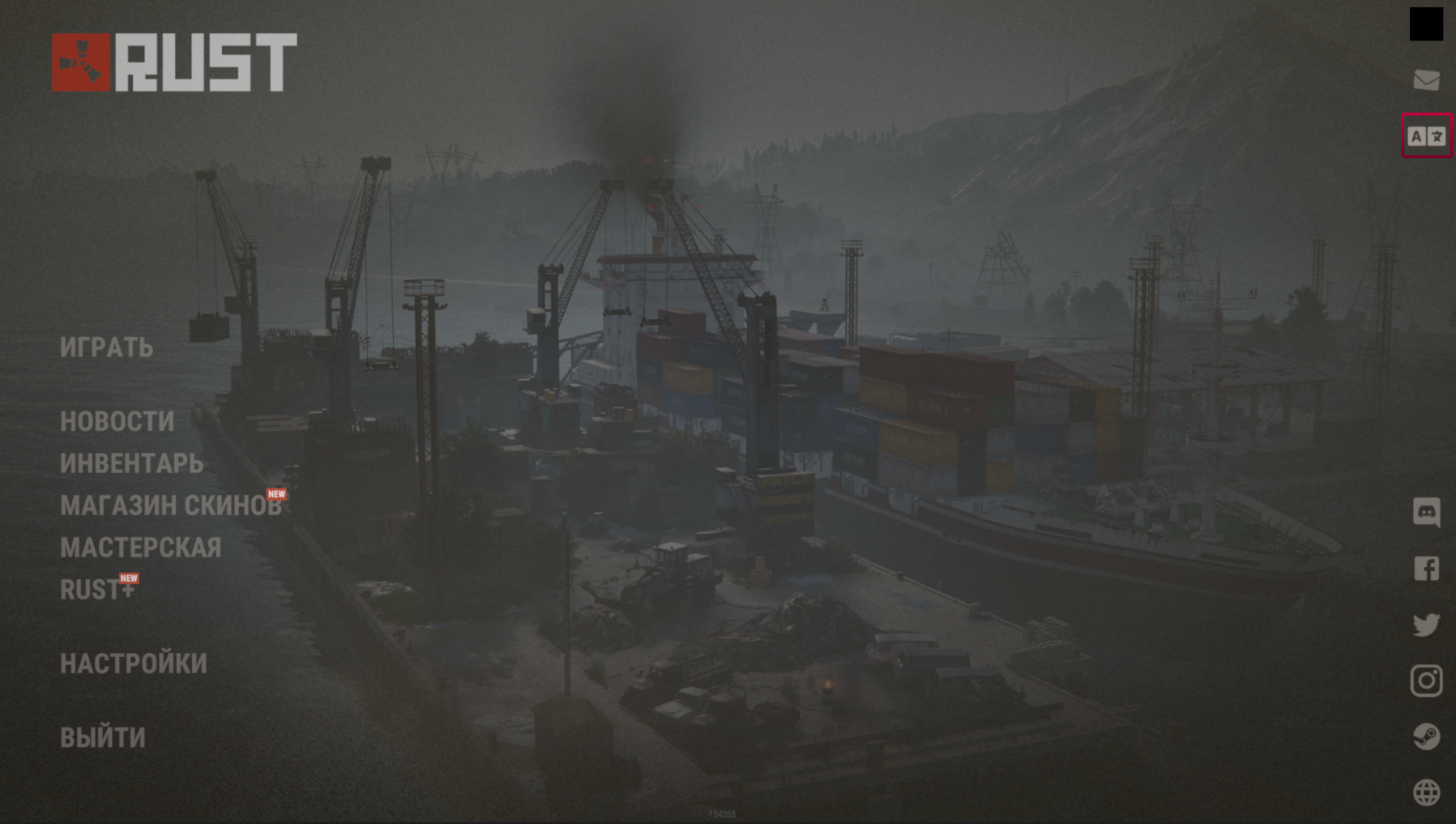Screen dimensions: 1456x824
Task: Click the Steam logo icon
Action: pyautogui.click(x=1426, y=736)
